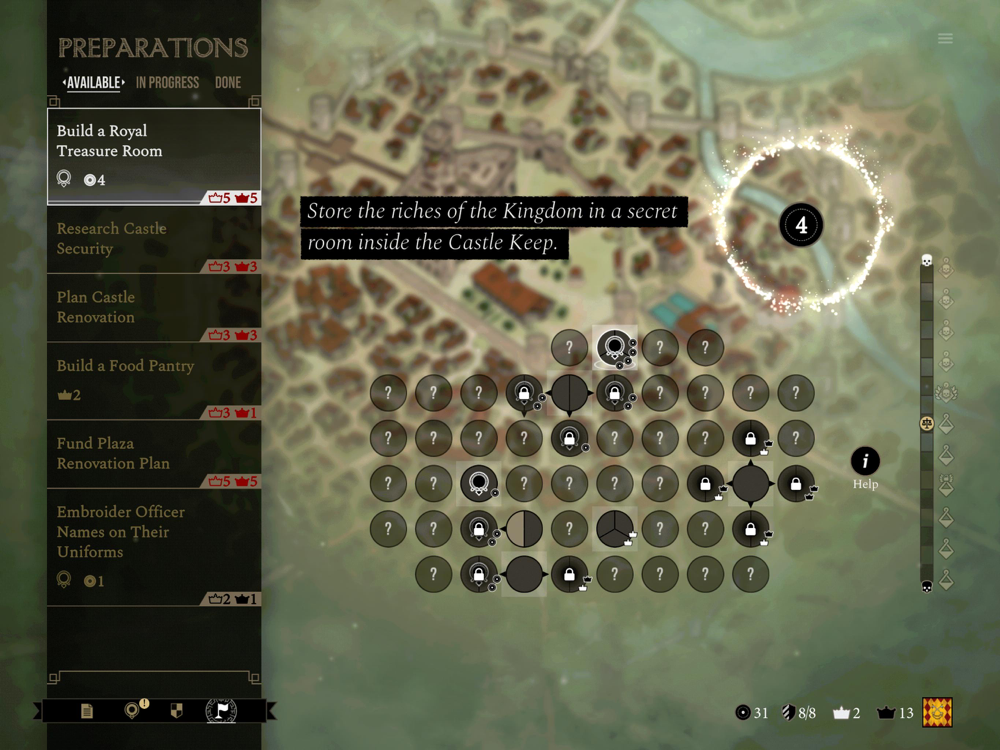Open Fund Plaza Renovation Plan entry
The width and height of the screenshot is (1000, 750).
pyautogui.click(x=154, y=455)
